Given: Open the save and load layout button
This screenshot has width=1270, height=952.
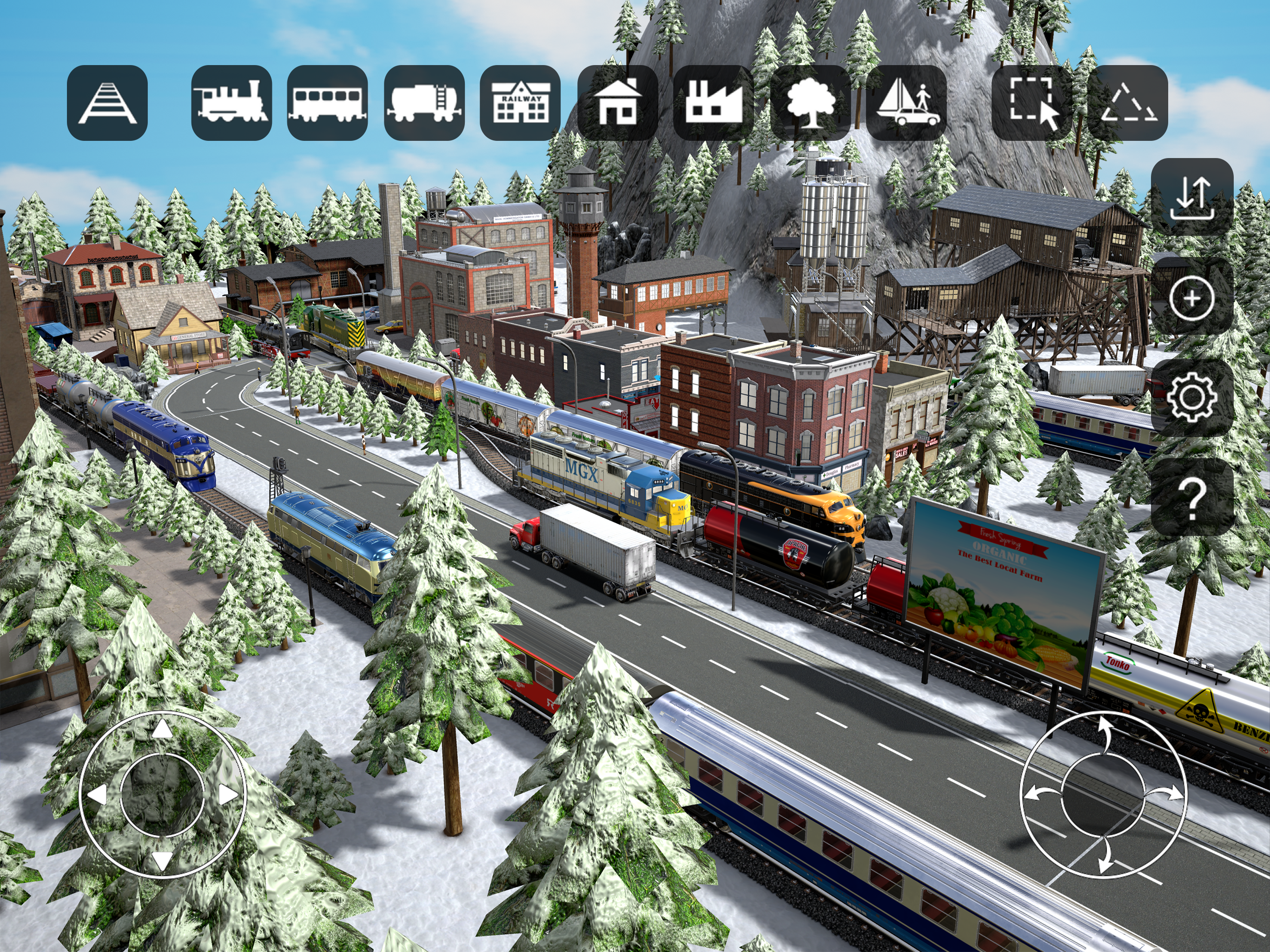Looking at the screenshot, I should pos(1192,198).
